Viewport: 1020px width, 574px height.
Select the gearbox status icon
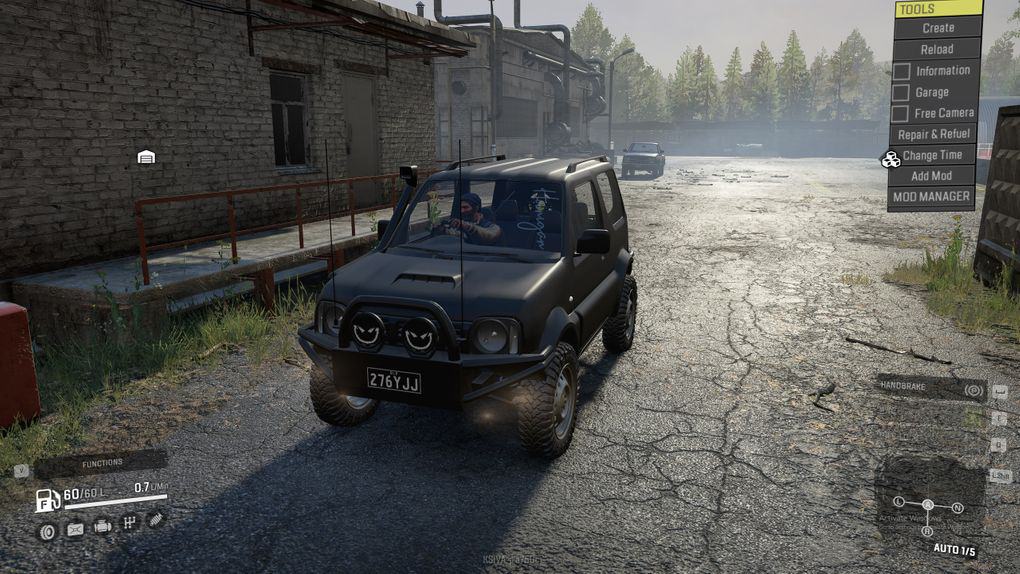coord(129,522)
